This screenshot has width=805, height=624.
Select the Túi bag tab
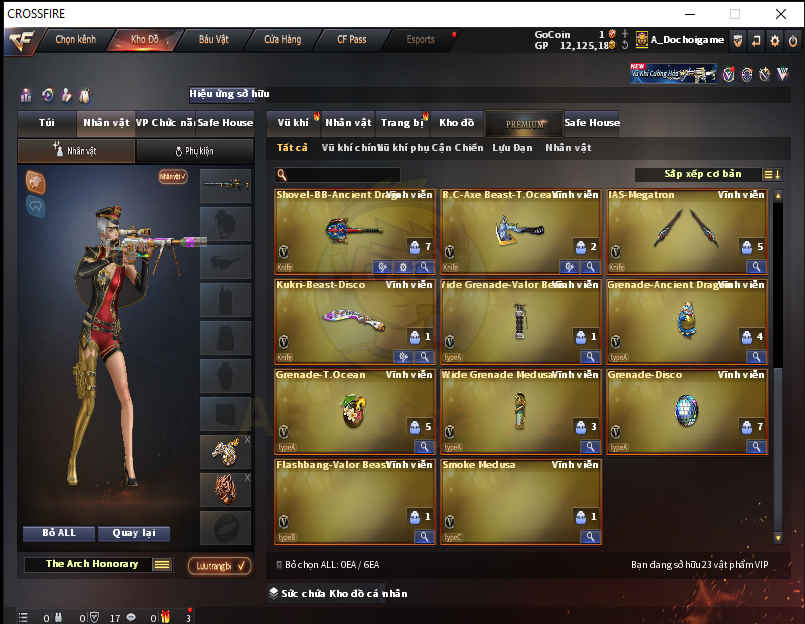[x=47, y=123]
